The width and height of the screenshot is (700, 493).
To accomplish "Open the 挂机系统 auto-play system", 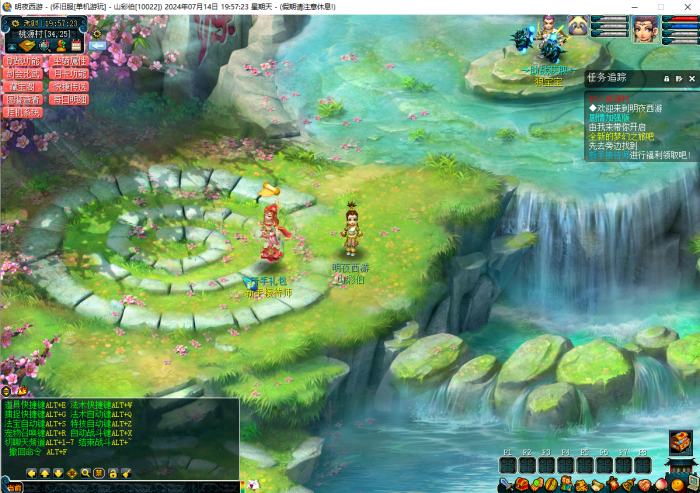I will 24,113.
